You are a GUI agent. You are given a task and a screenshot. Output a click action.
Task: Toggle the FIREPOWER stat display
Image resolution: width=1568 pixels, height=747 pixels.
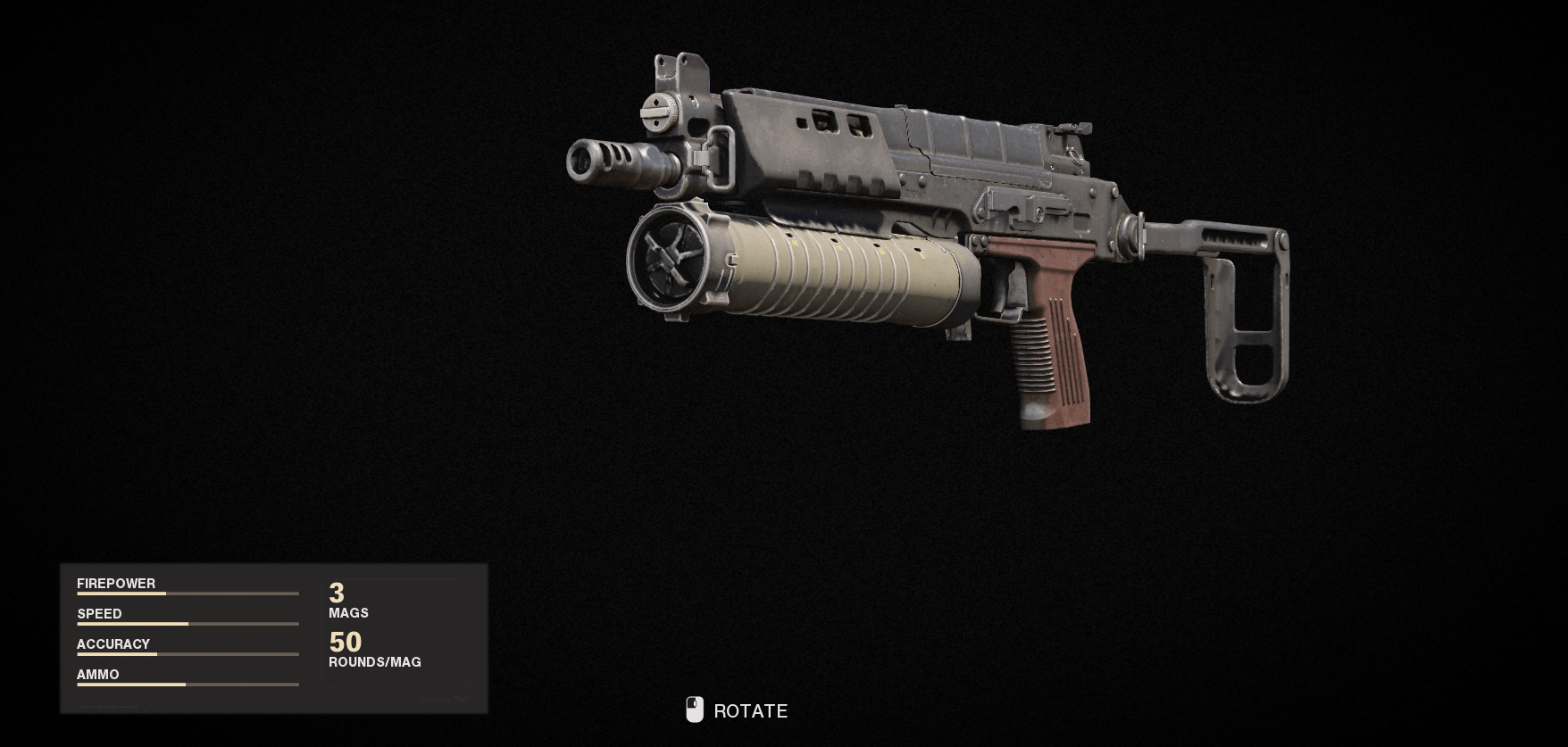point(116,584)
